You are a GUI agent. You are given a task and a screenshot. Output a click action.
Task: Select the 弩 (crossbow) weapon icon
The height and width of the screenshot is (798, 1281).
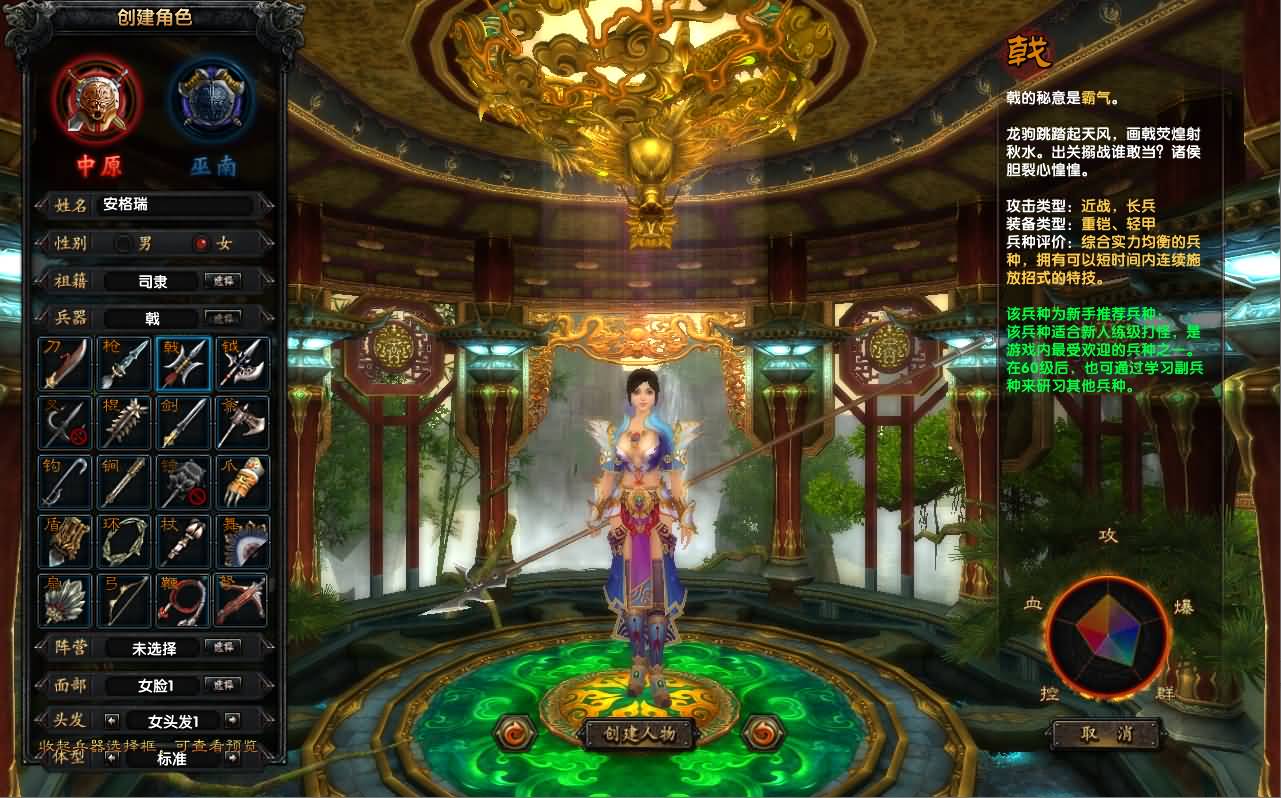coord(241,599)
